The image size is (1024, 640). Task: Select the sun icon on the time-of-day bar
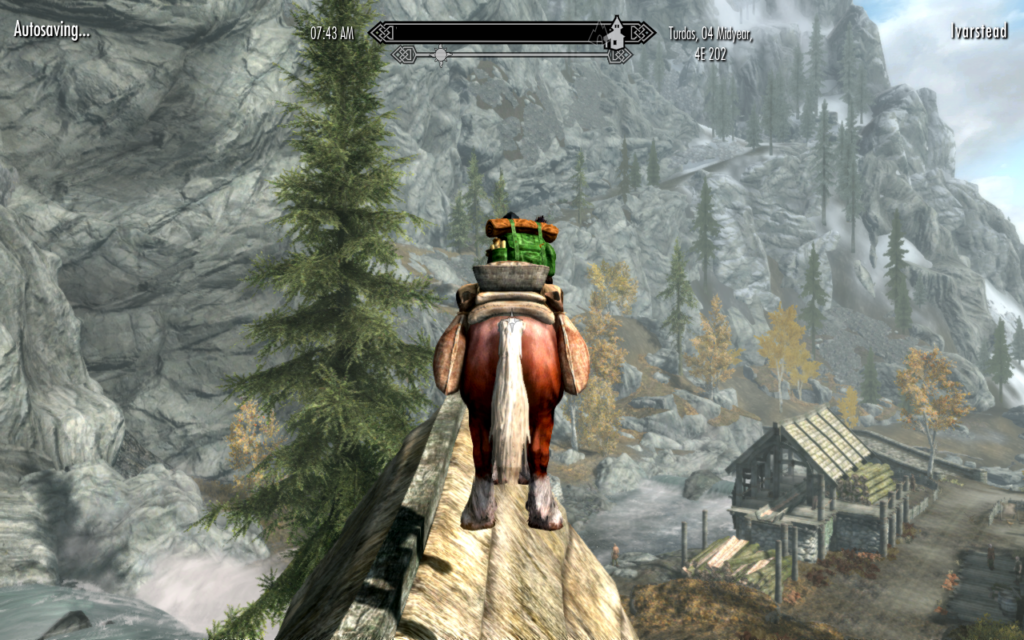pos(439,54)
